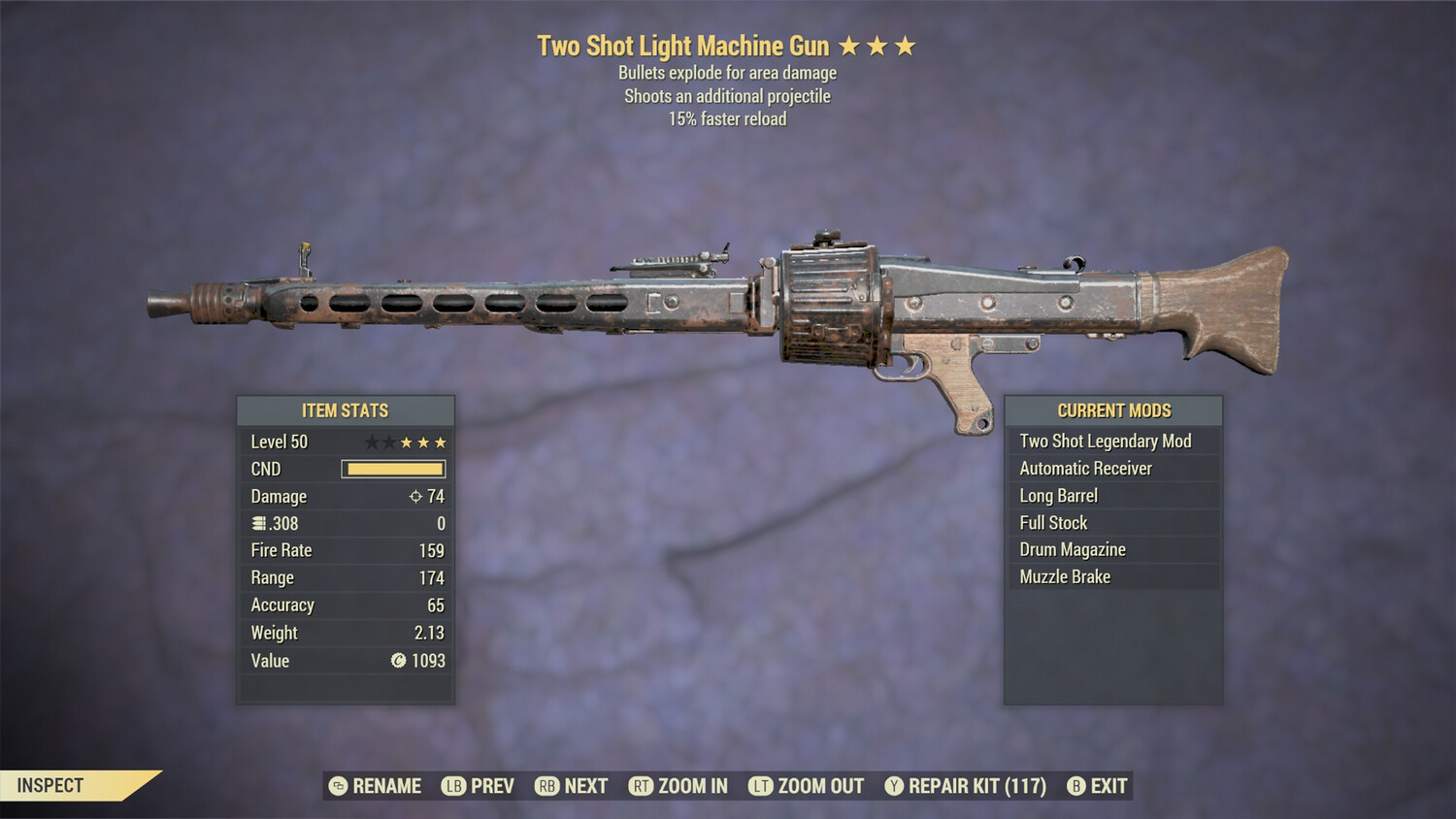
Task: Click the circular icon beside RENAME
Action: click(337, 786)
